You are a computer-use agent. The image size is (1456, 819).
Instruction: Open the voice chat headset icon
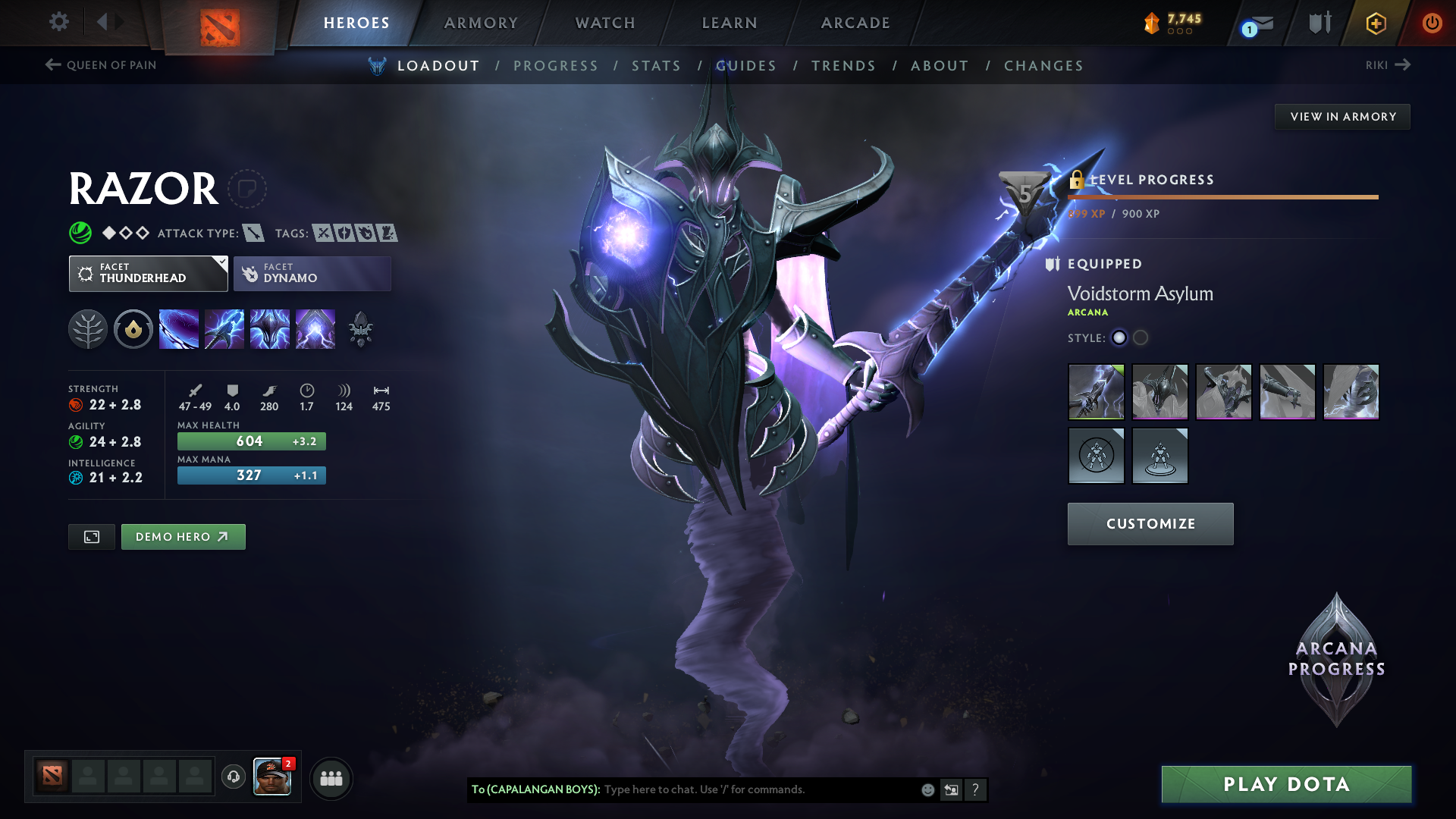[233, 778]
